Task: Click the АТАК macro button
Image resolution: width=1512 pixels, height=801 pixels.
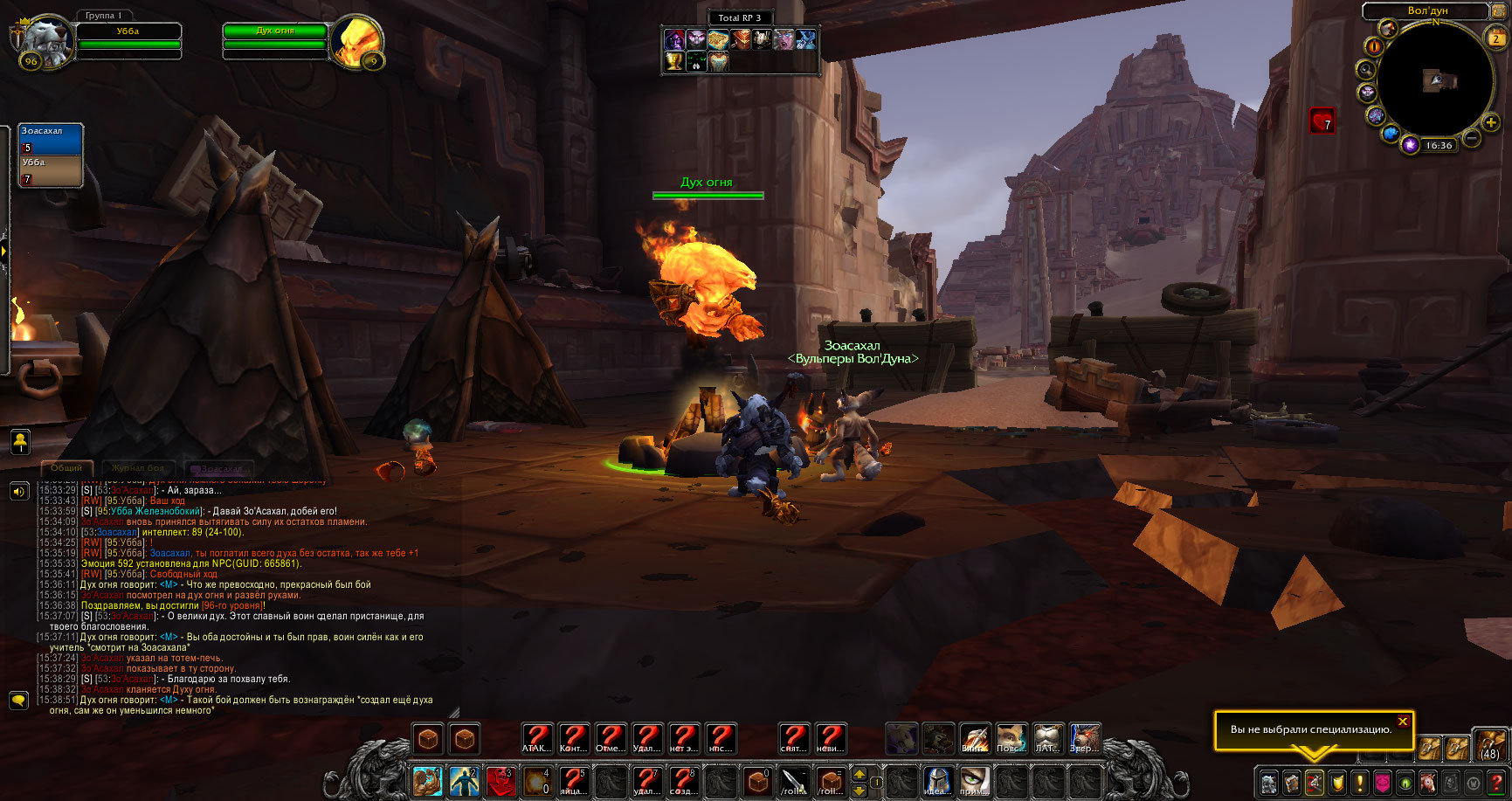Action: (x=537, y=740)
